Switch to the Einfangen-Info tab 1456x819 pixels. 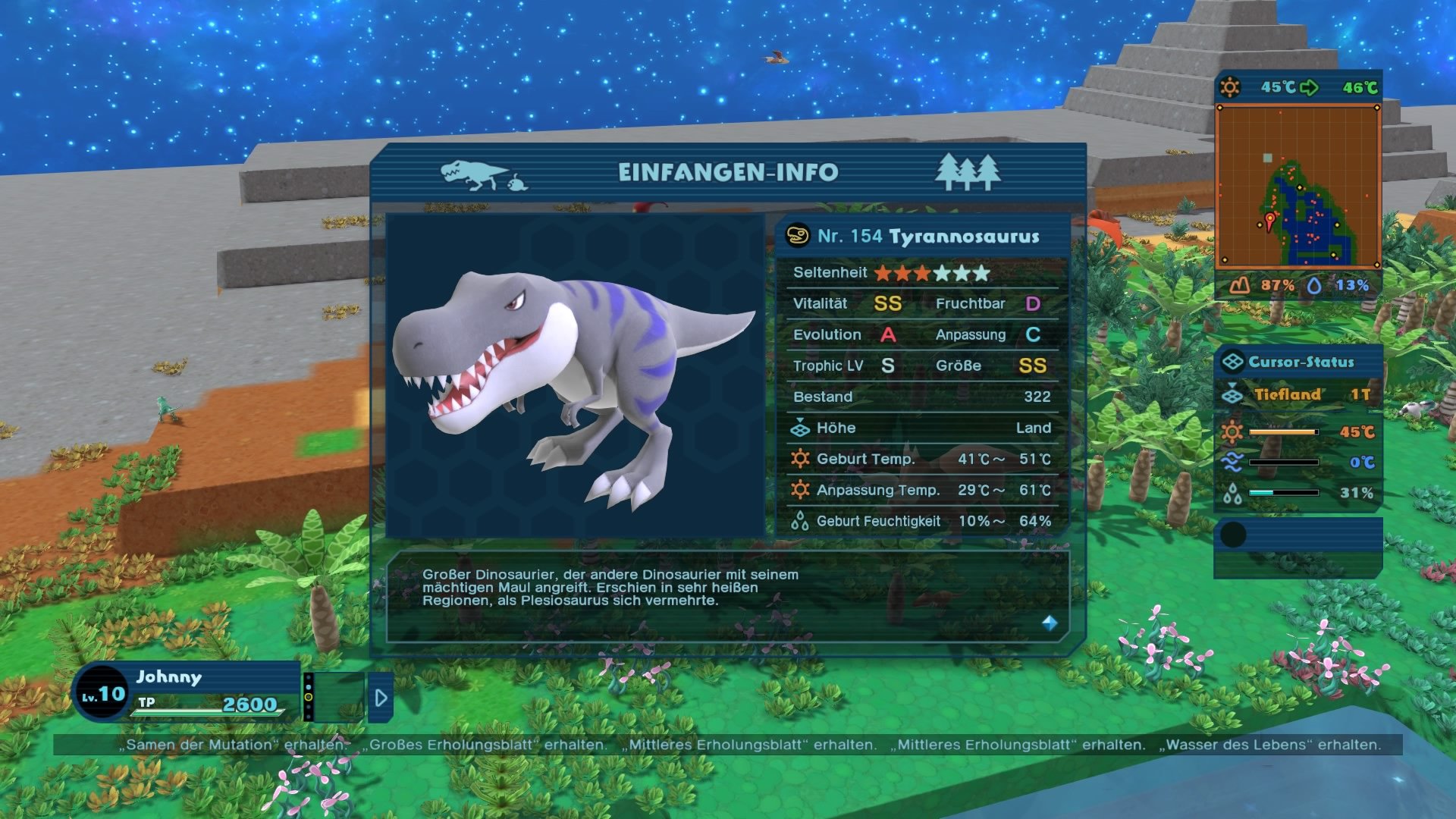[x=728, y=172]
